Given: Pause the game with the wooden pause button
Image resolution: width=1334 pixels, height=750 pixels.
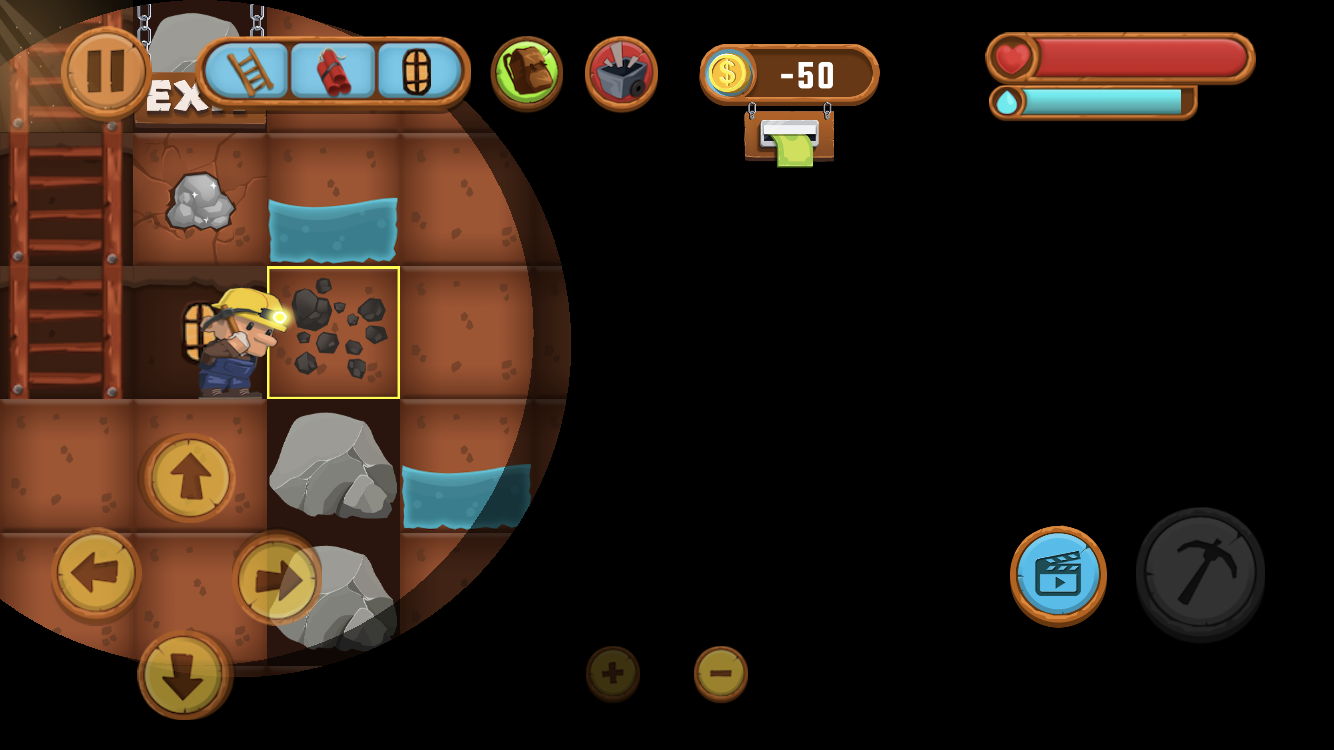Looking at the screenshot, I should [105, 72].
